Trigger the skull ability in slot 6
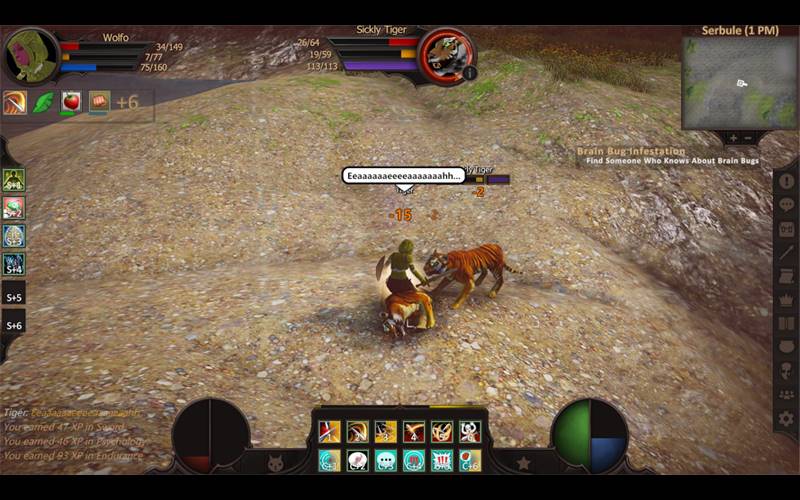This screenshot has height=500, width=800. coord(469,432)
